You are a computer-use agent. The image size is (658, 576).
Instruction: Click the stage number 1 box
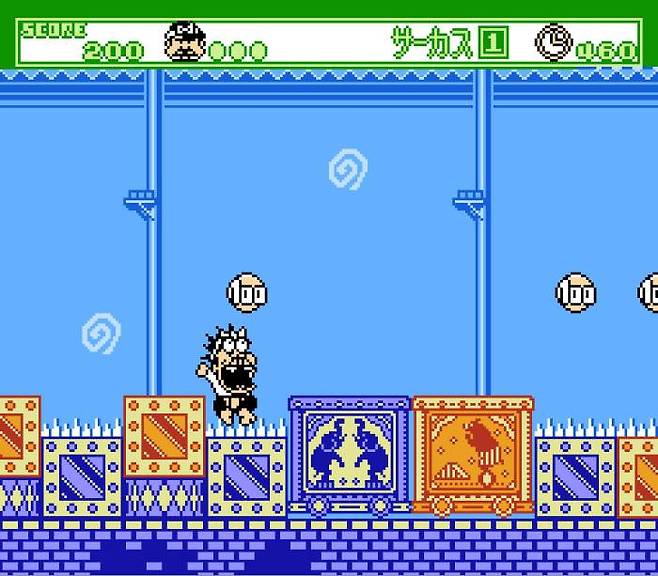click(494, 44)
